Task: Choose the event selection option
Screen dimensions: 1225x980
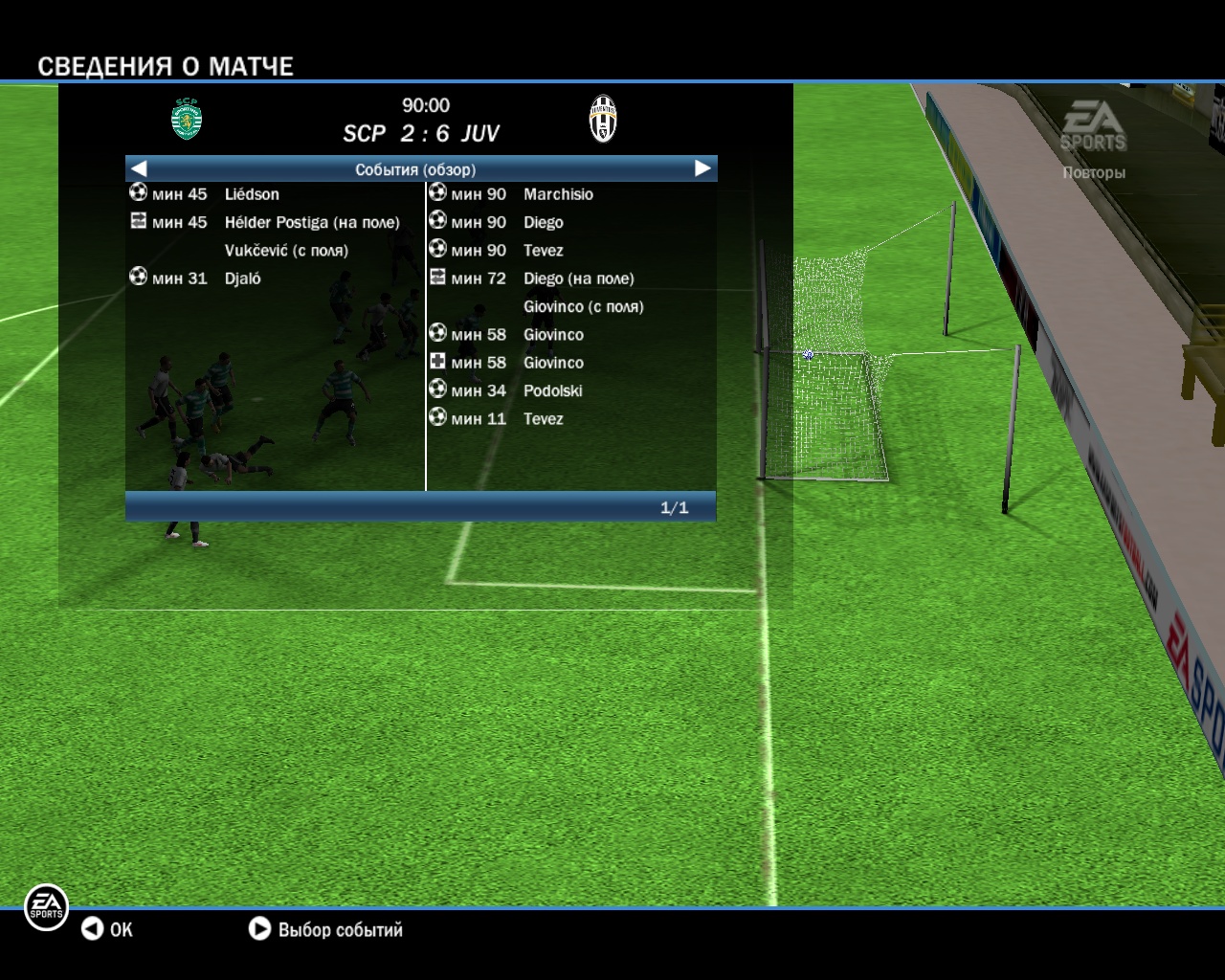Action: [325, 929]
